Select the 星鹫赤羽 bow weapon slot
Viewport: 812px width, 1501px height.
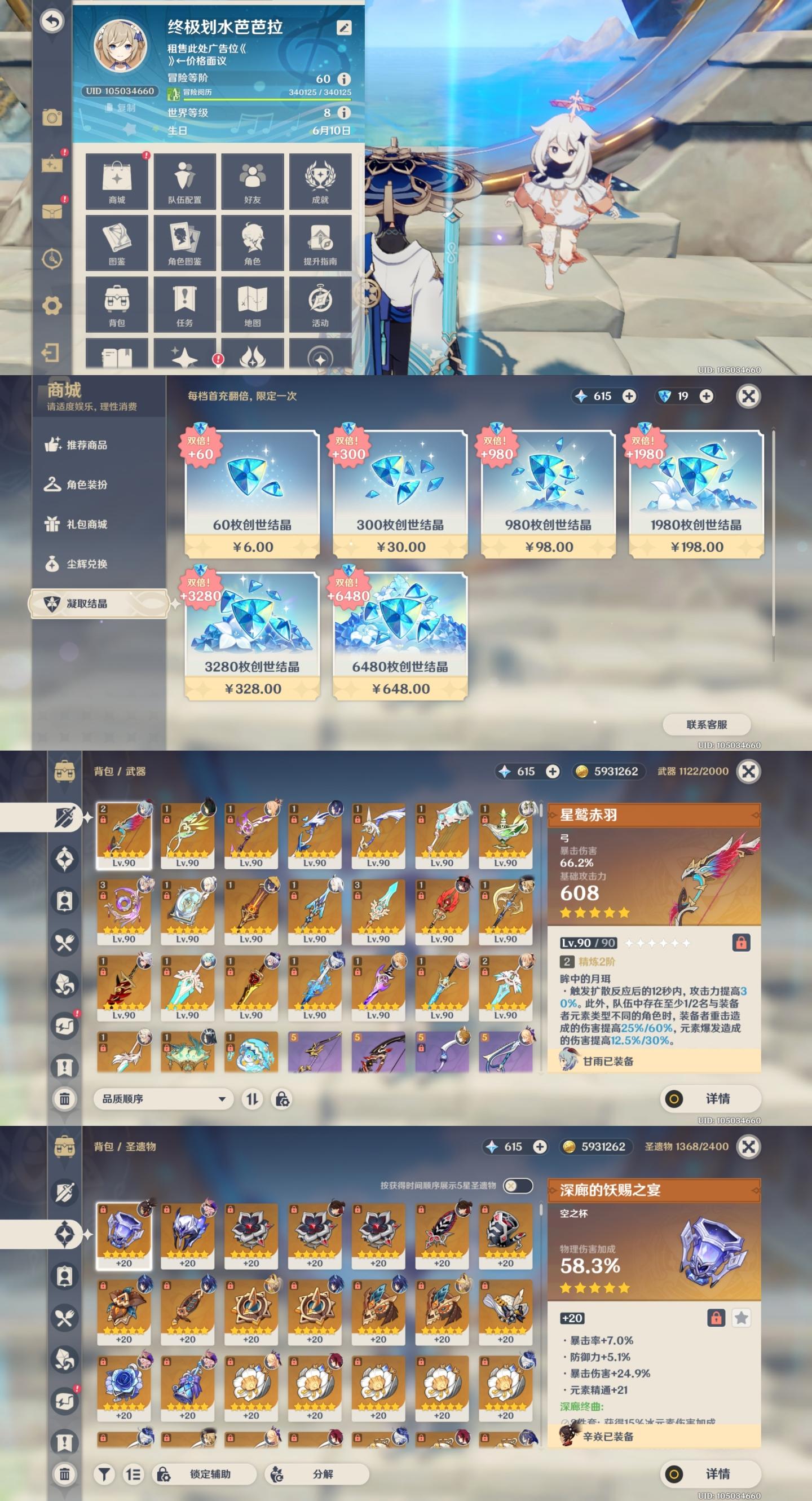coord(123,835)
